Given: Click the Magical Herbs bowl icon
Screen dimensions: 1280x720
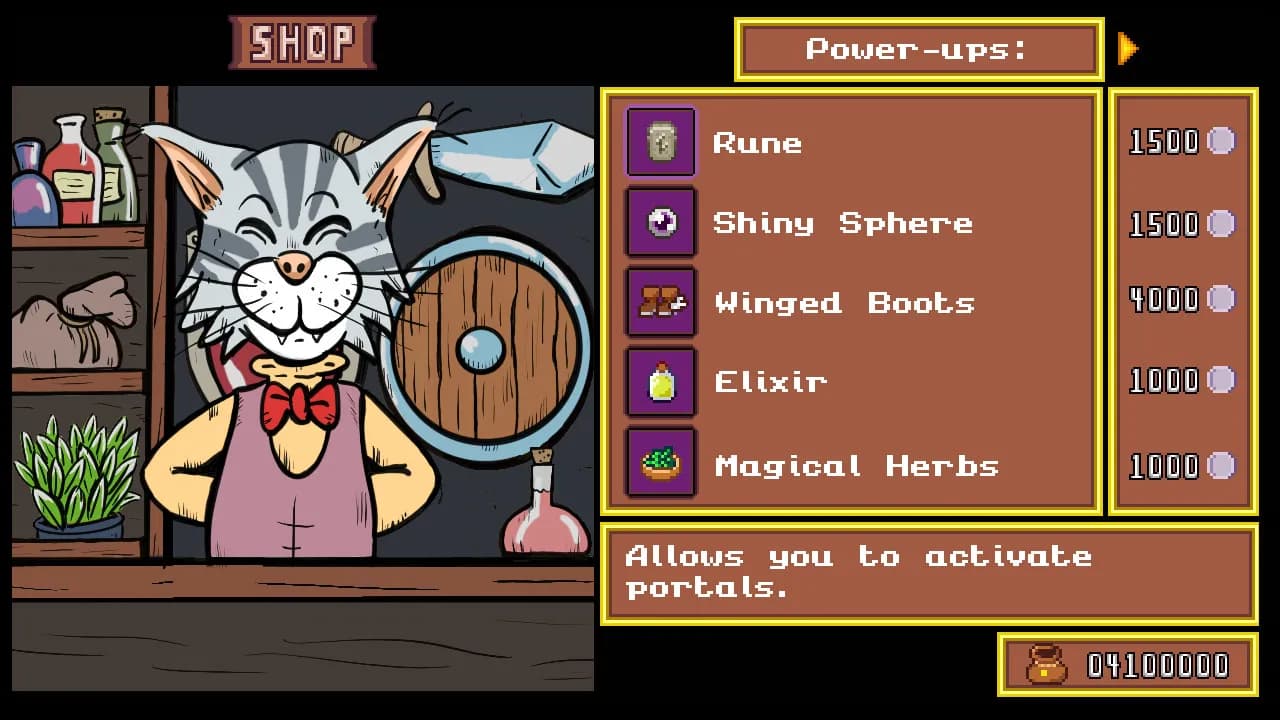Looking at the screenshot, I should point(661,463).
